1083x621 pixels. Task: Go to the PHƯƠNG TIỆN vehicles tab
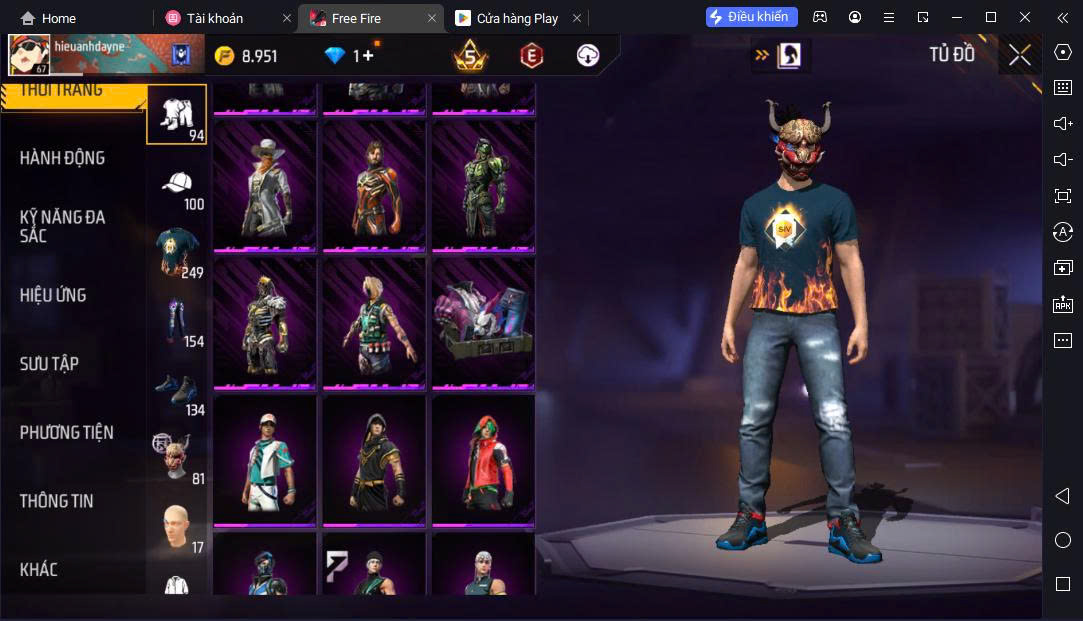tap(66, 432)
